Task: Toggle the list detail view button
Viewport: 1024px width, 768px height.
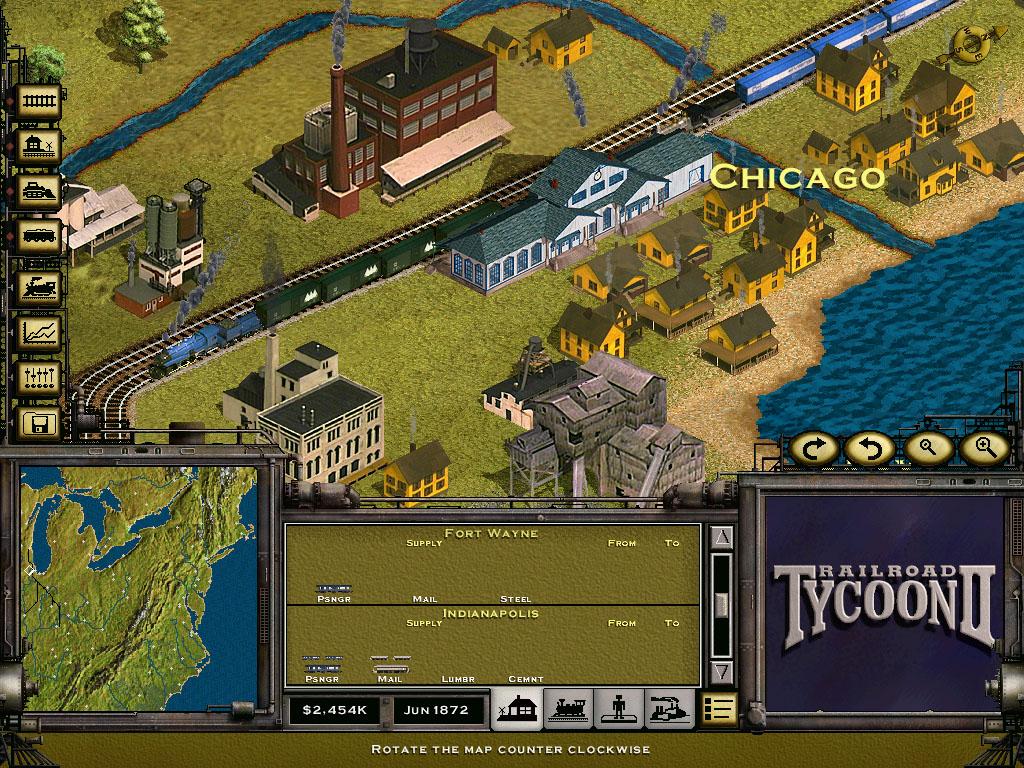Action: coord(718,708)
